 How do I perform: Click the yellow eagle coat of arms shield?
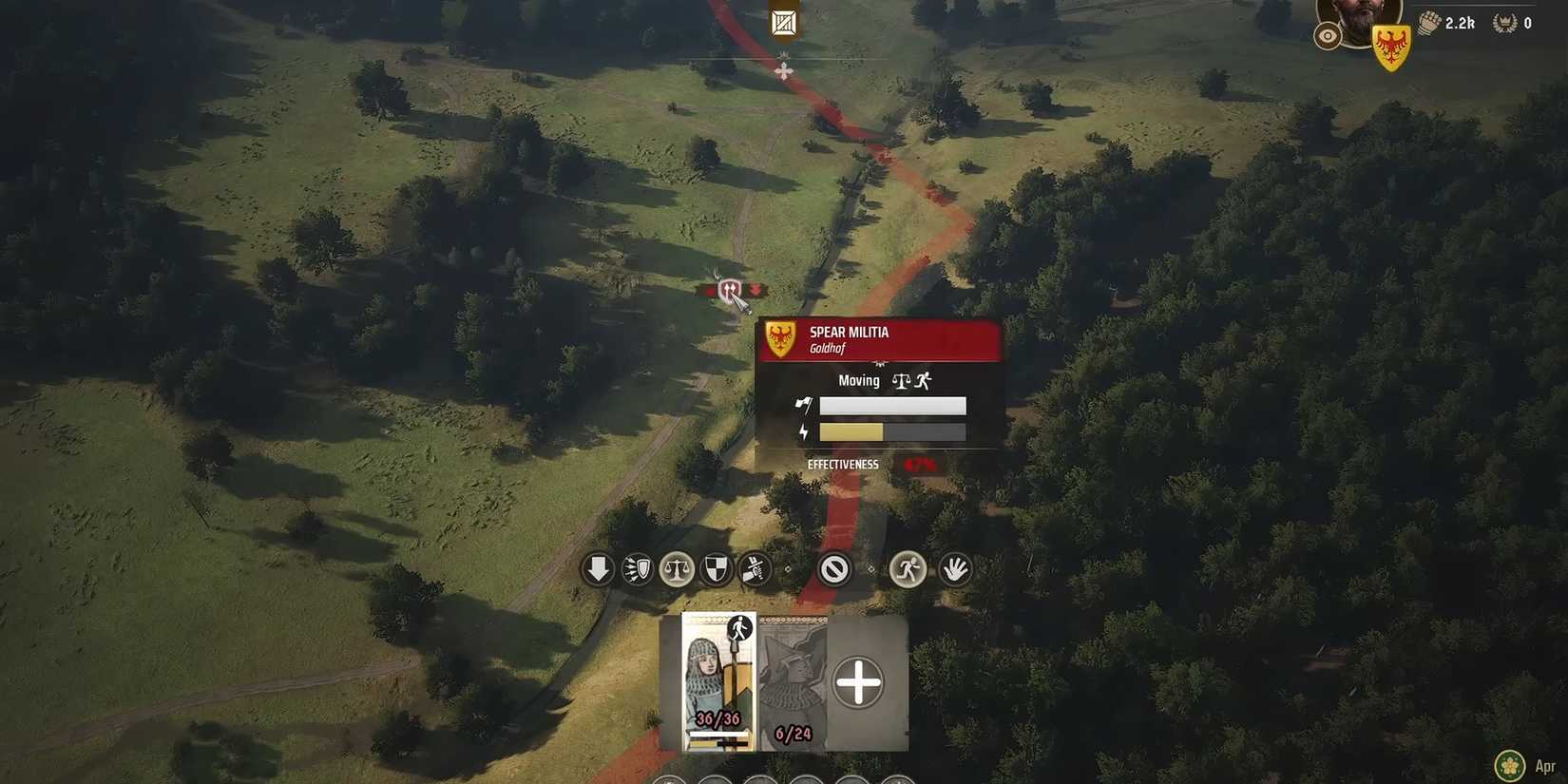point(1391,44)
